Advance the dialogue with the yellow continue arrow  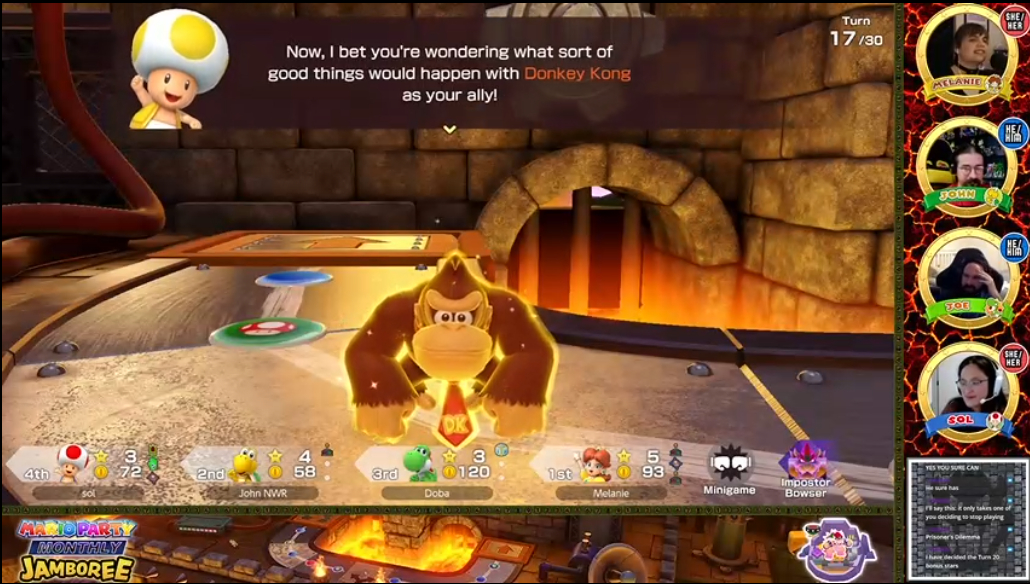450,129
